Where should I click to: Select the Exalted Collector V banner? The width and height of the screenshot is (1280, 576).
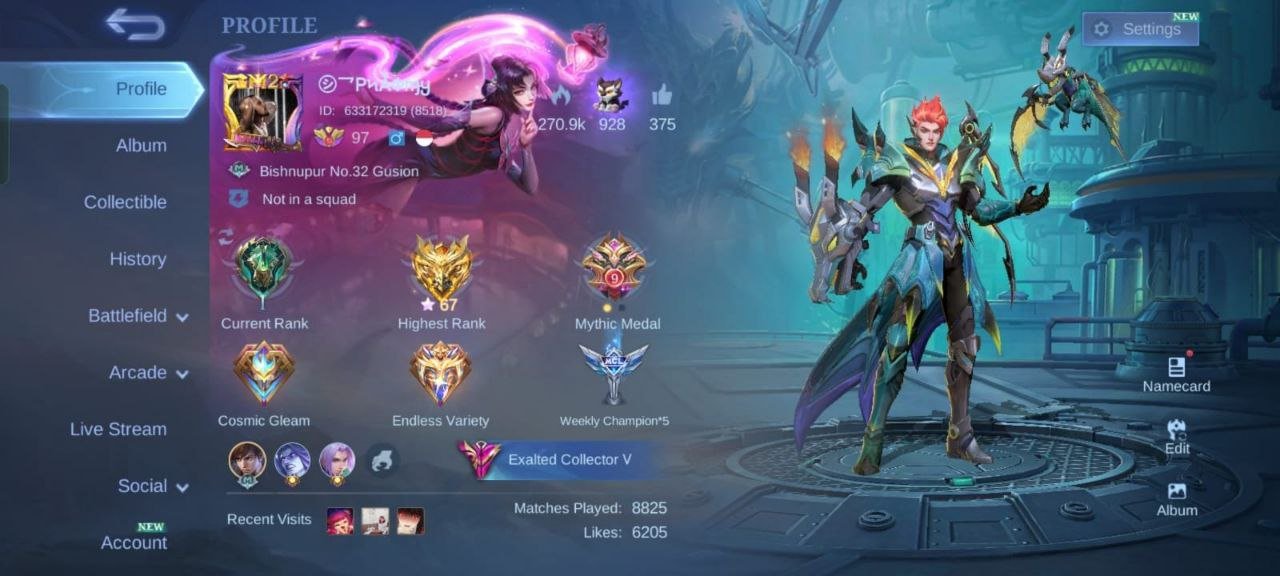(556, 460)
